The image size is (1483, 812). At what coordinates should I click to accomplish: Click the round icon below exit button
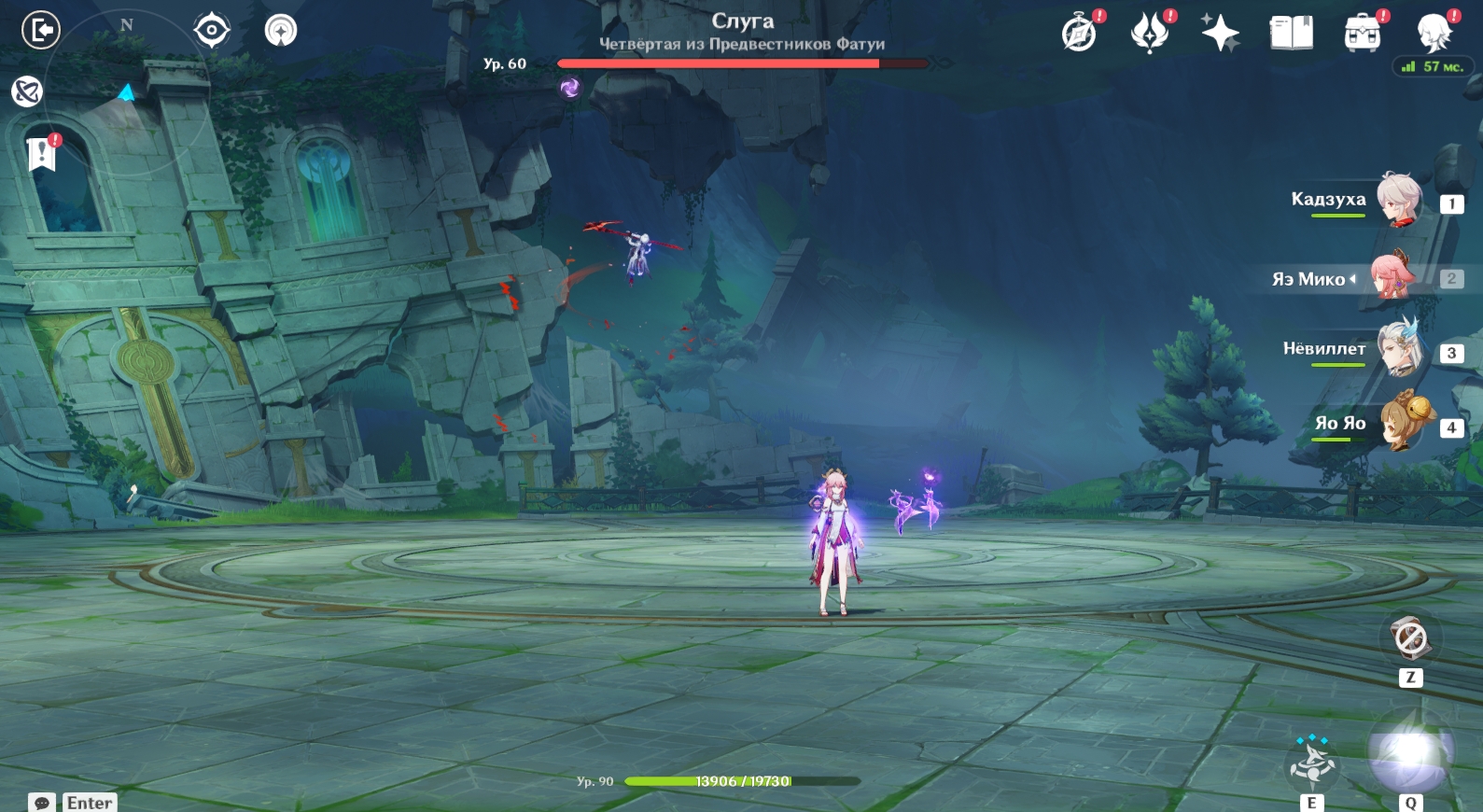[27, 91]
